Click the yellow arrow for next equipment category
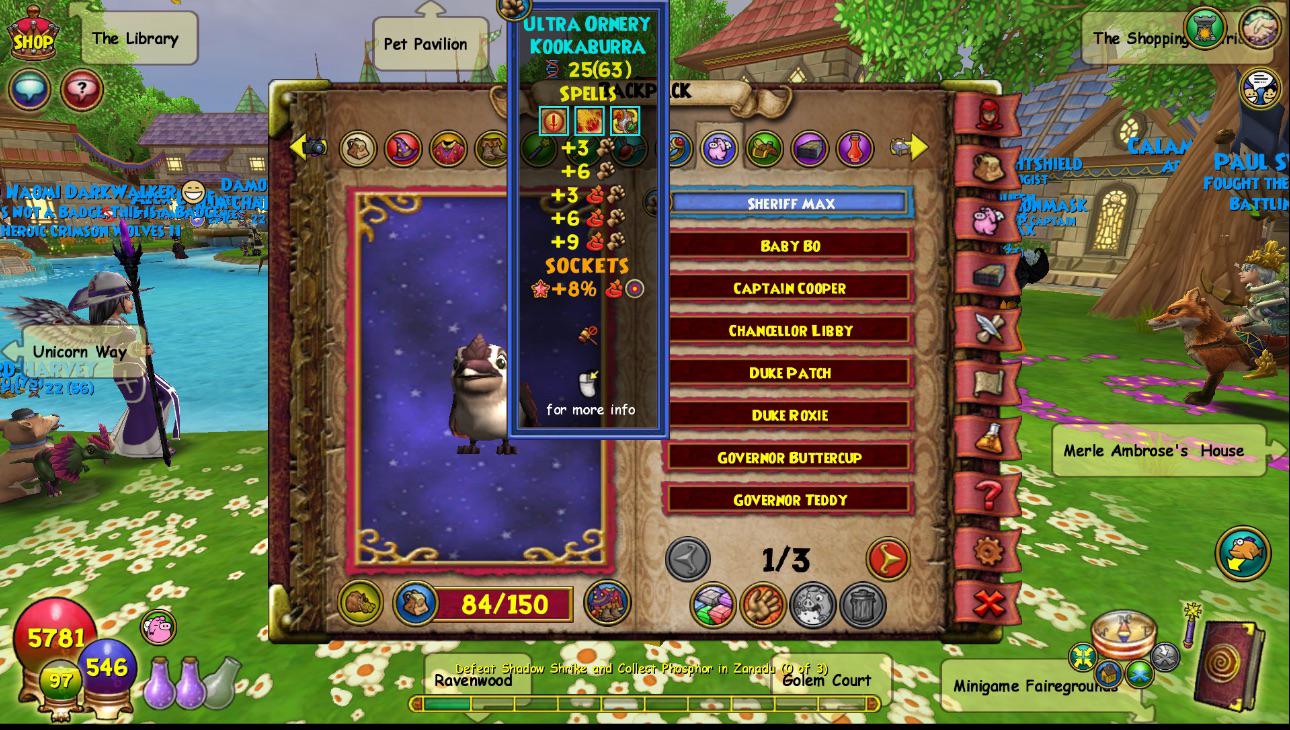The width and height of the screenshot is (1290, 730). [918, 146]
